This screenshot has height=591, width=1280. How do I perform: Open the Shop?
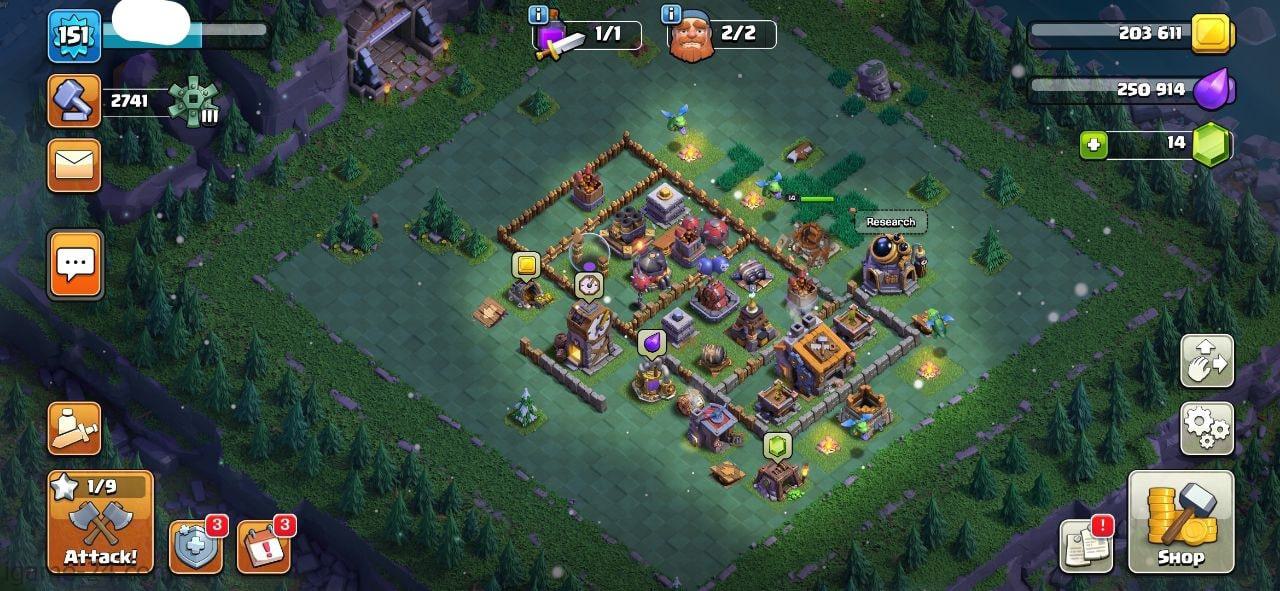[x=1181, y=522]
